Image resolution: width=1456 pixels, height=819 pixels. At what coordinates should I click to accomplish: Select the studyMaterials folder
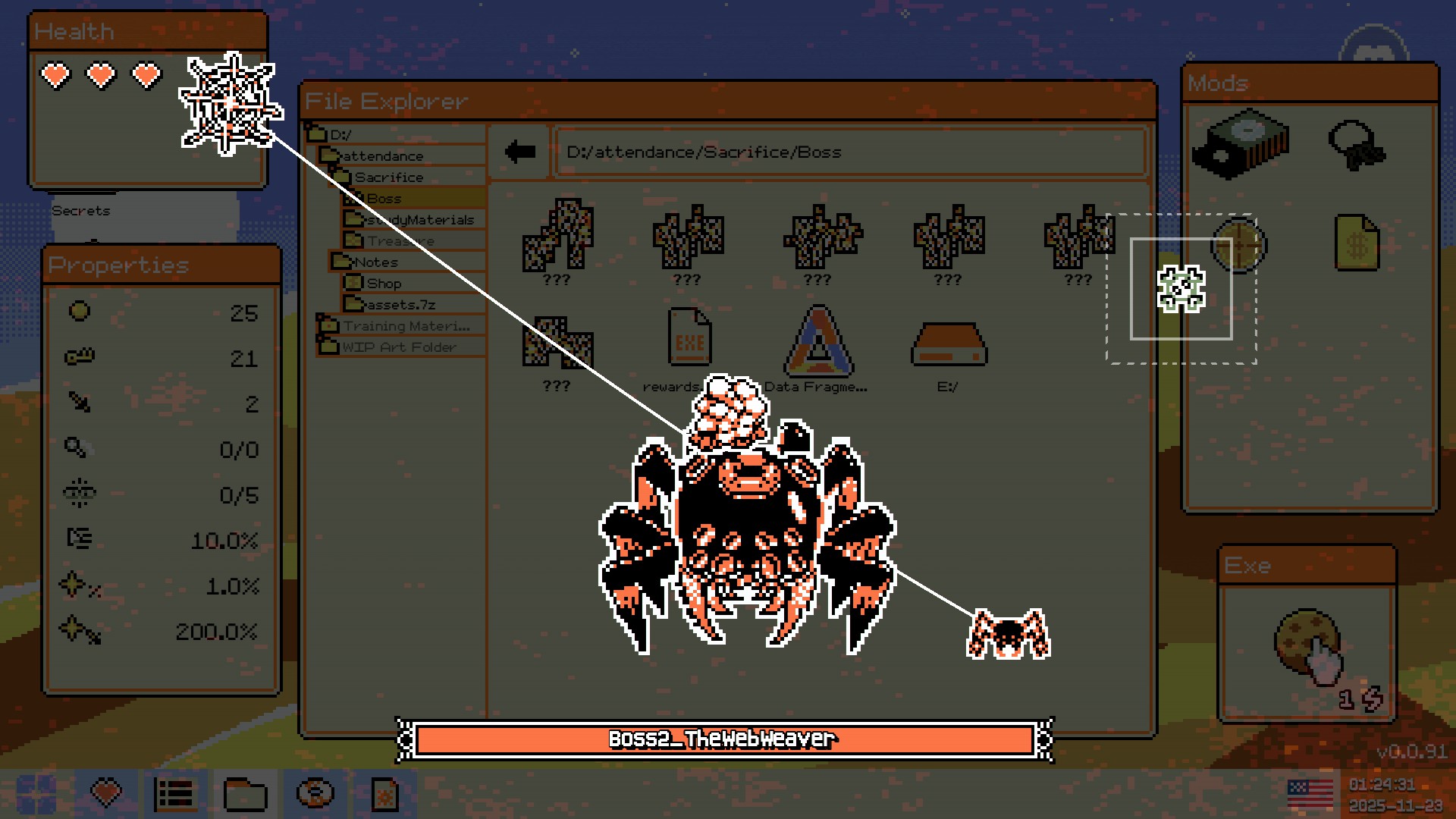419,220
